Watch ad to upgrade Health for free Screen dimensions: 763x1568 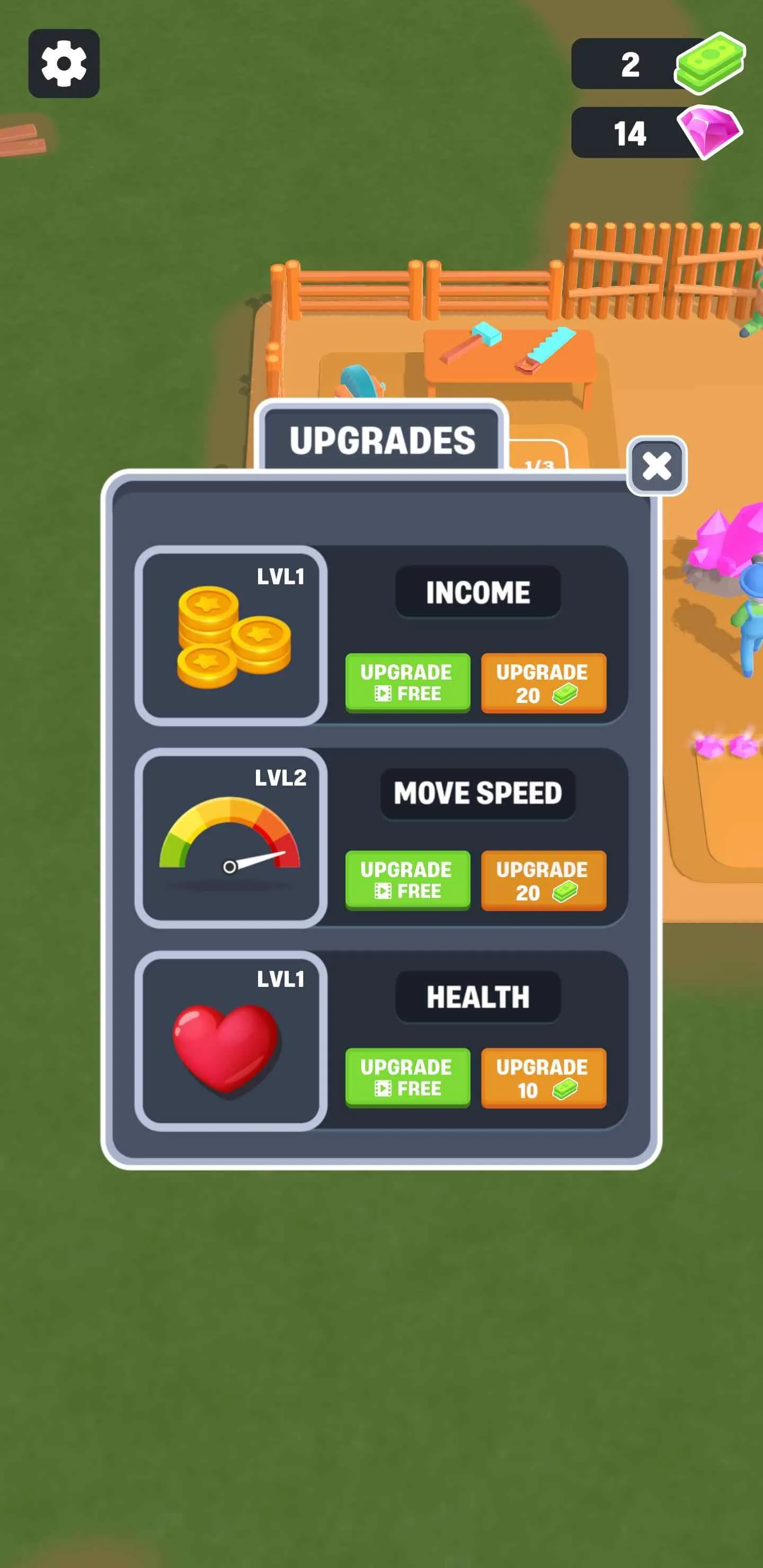(407, 1079)
